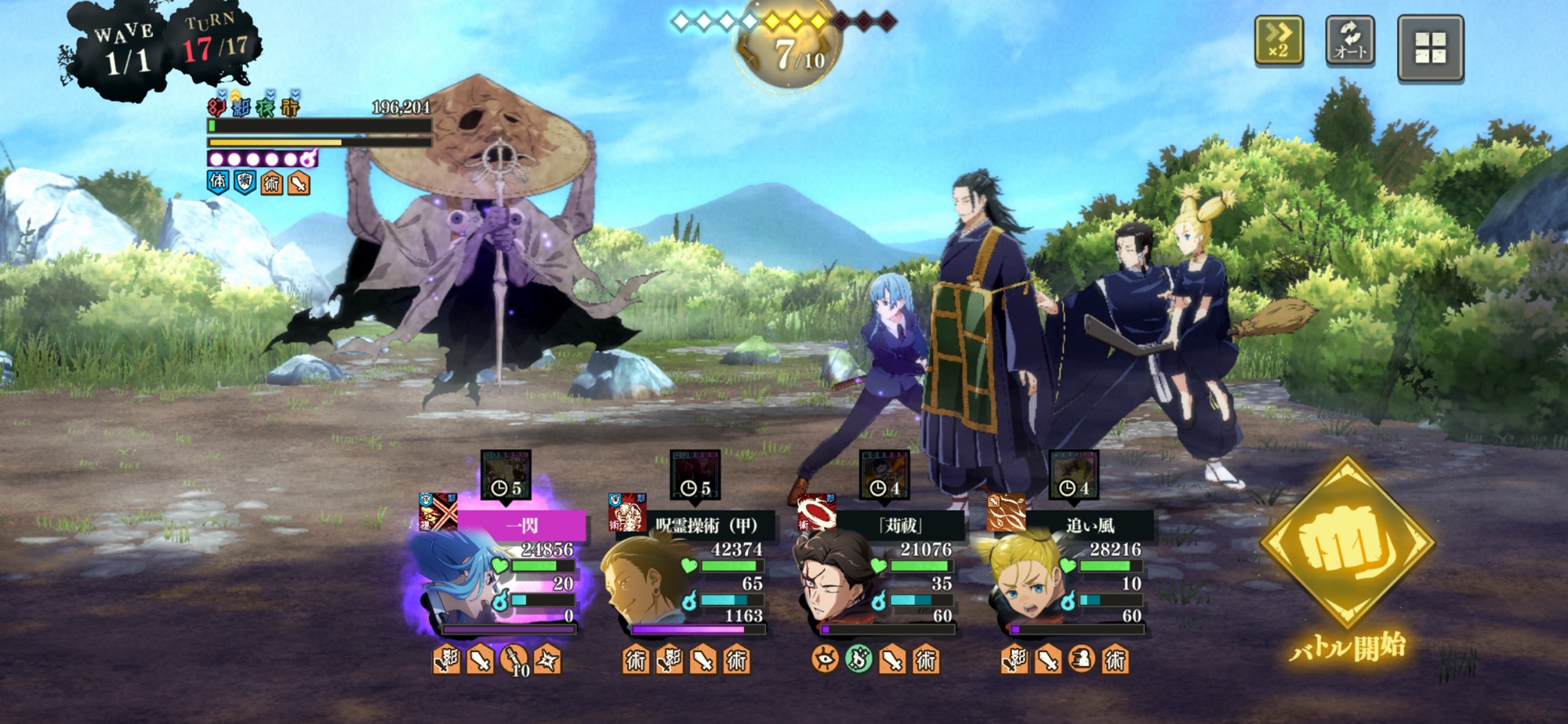Image resolution: width=1568 pixels, height=724 pixels.
Task: Select the 一閃 skill command
Action: [521, 525]
